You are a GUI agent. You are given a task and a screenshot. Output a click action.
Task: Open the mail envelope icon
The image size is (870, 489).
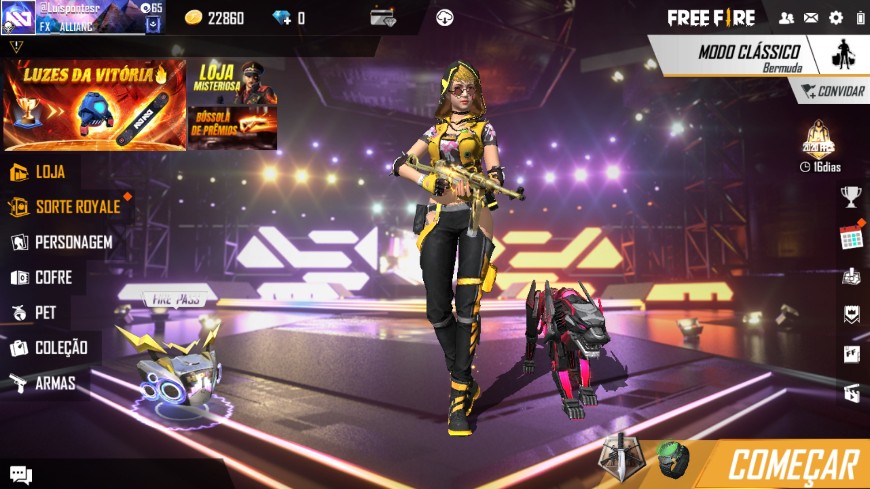(x=811, y=18)
